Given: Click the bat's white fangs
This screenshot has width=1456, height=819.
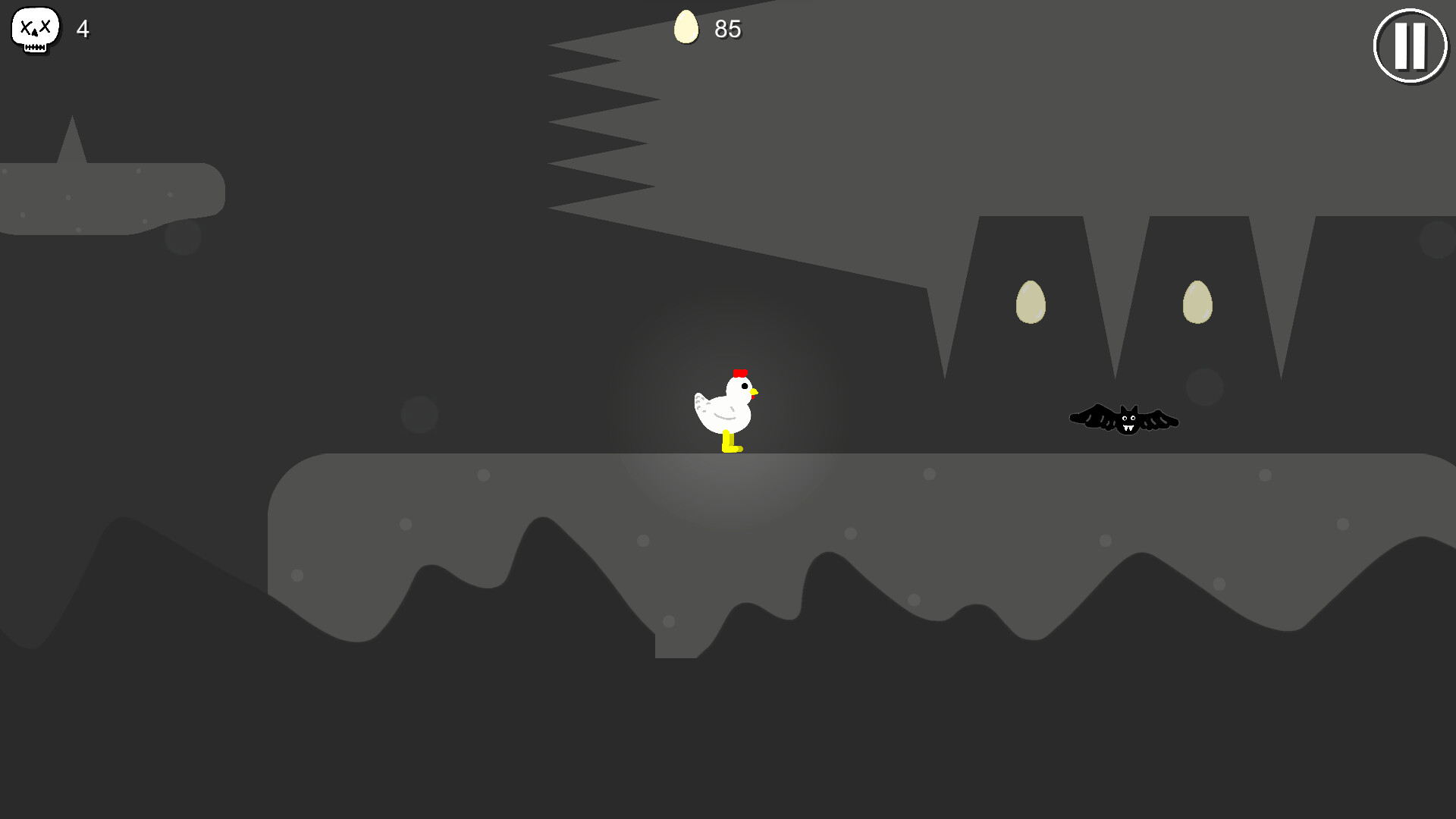Looking at the screenshot, I should tap(1128, 426).
